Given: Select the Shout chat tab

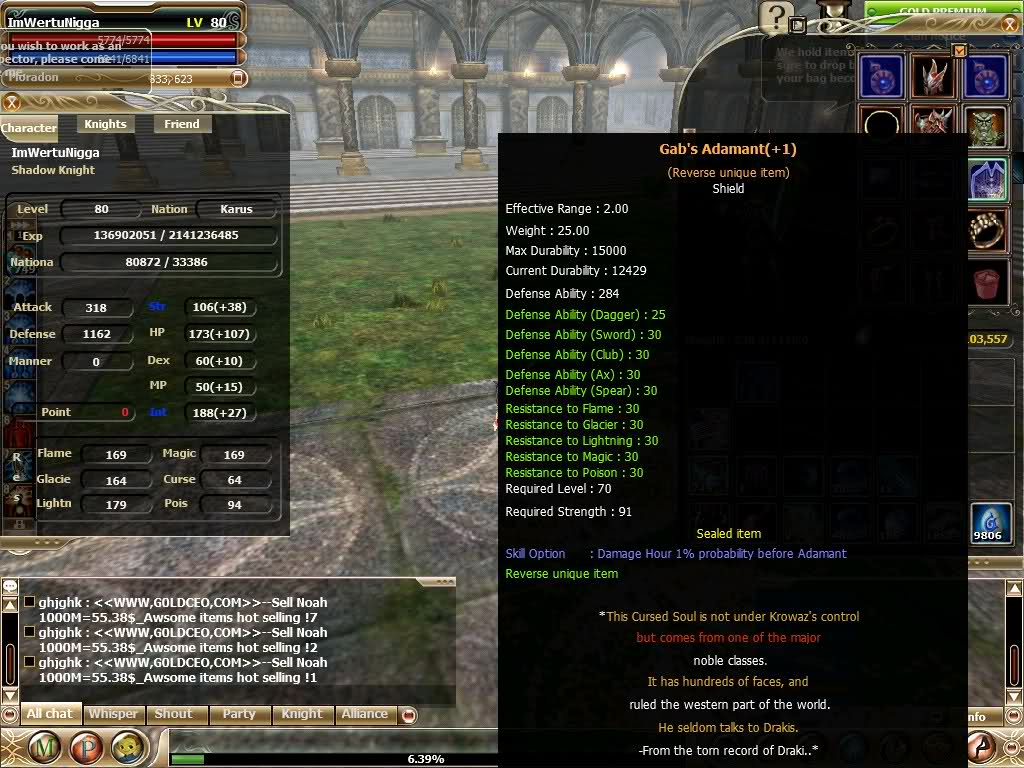Looking at the screenshot, I should pos(173,714).
